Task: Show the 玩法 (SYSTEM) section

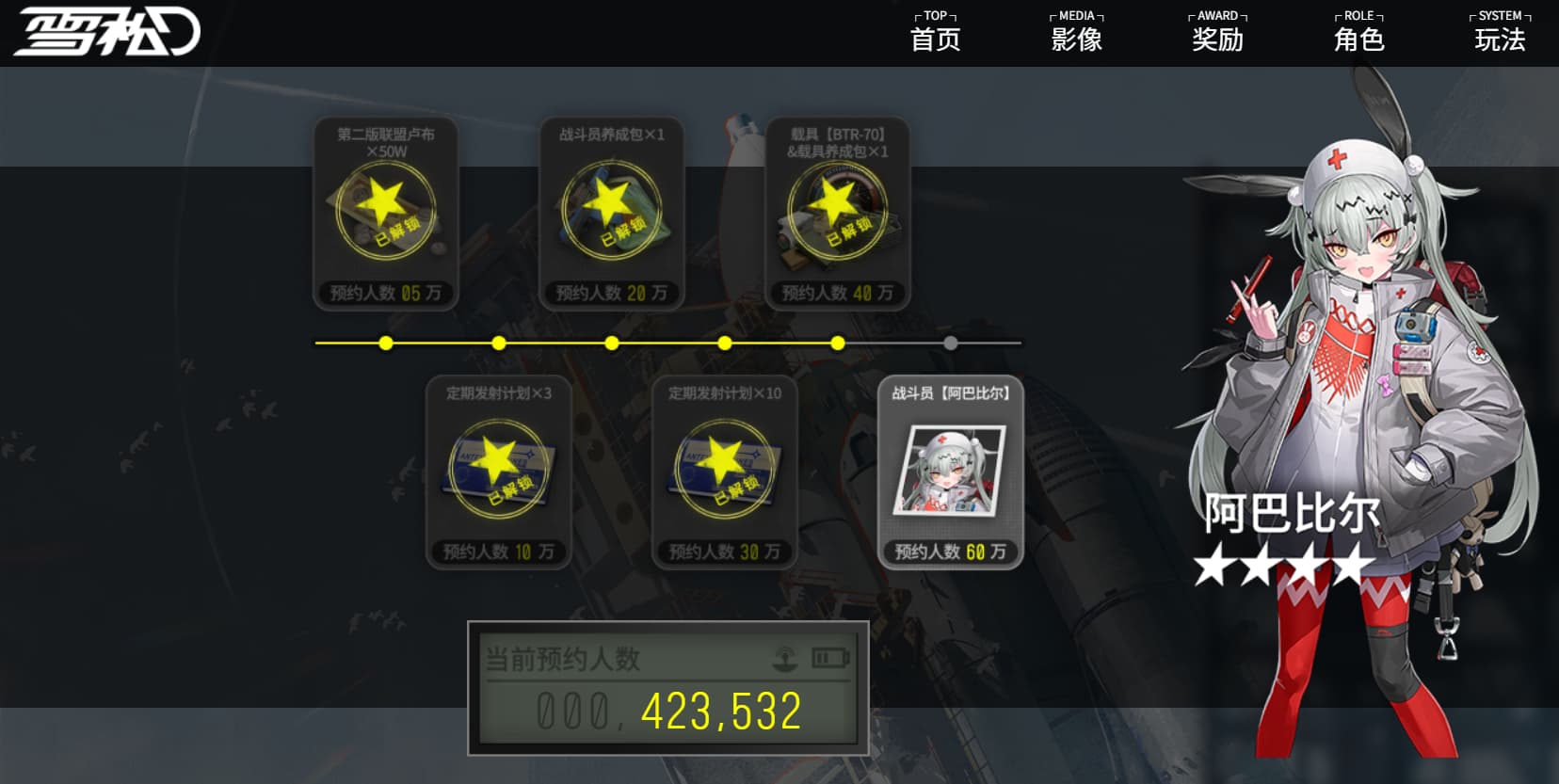Action: click(1500, 32)
